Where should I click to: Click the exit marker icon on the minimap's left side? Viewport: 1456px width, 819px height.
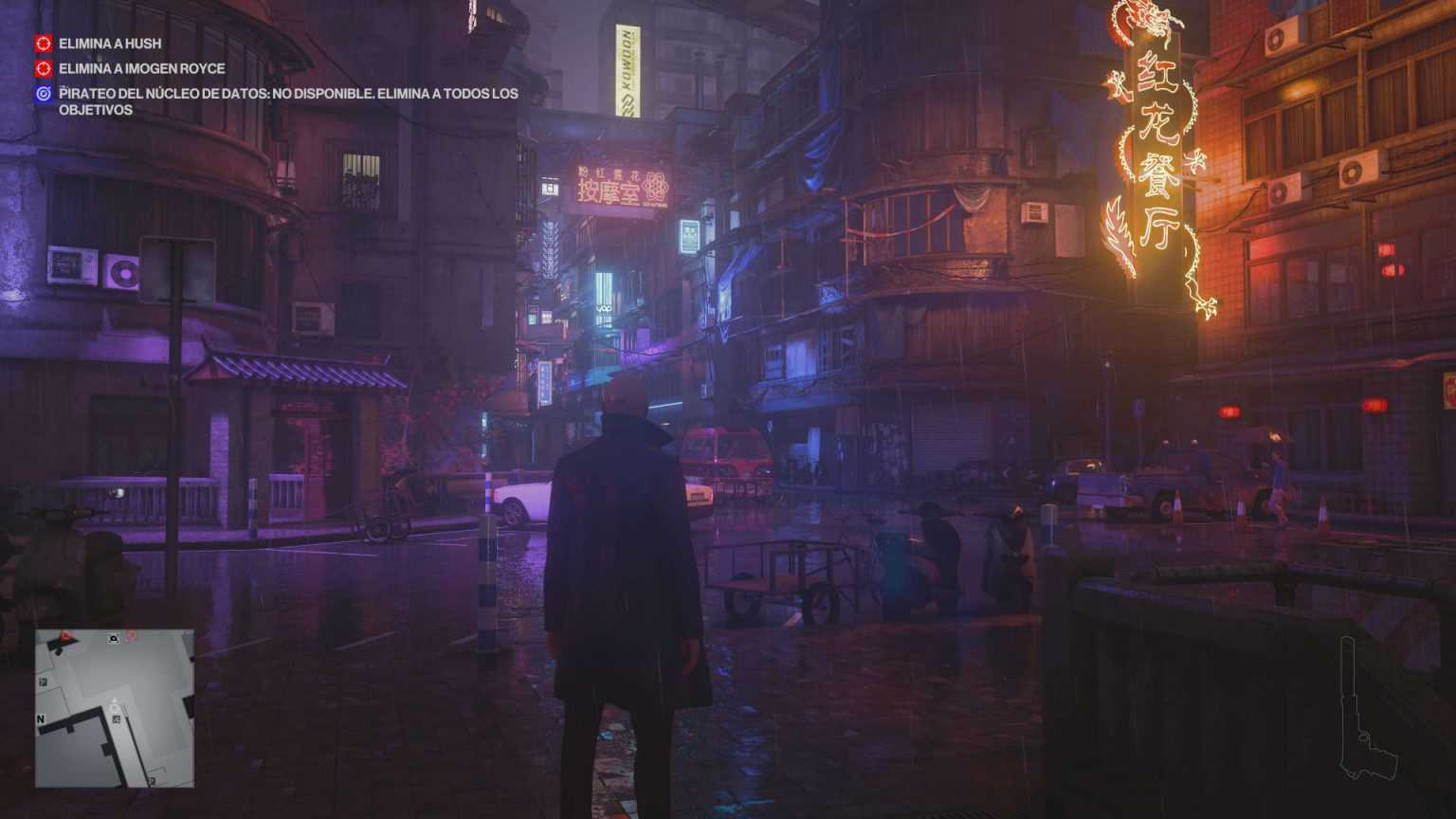[42, 682]
